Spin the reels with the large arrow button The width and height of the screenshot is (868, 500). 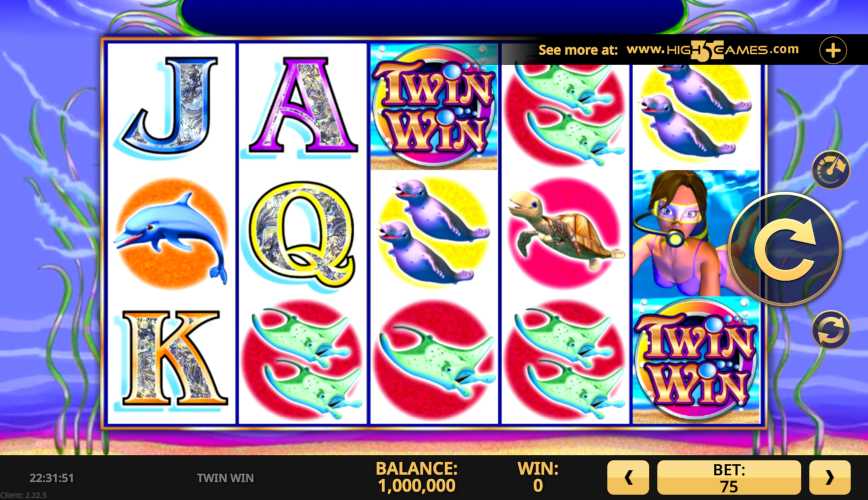click(x=783, y=249)
